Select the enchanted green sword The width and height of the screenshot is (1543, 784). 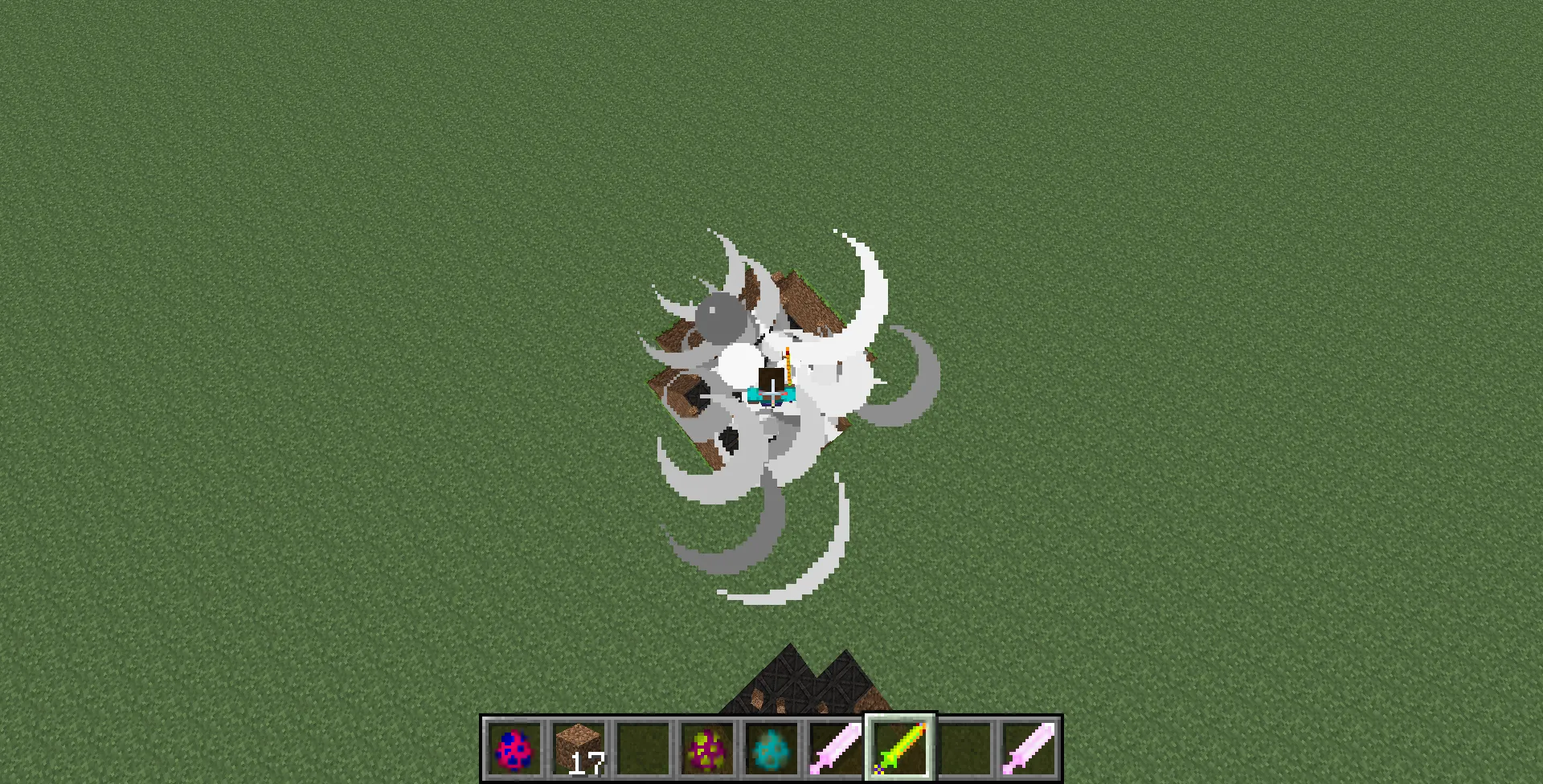pos(899,749)
